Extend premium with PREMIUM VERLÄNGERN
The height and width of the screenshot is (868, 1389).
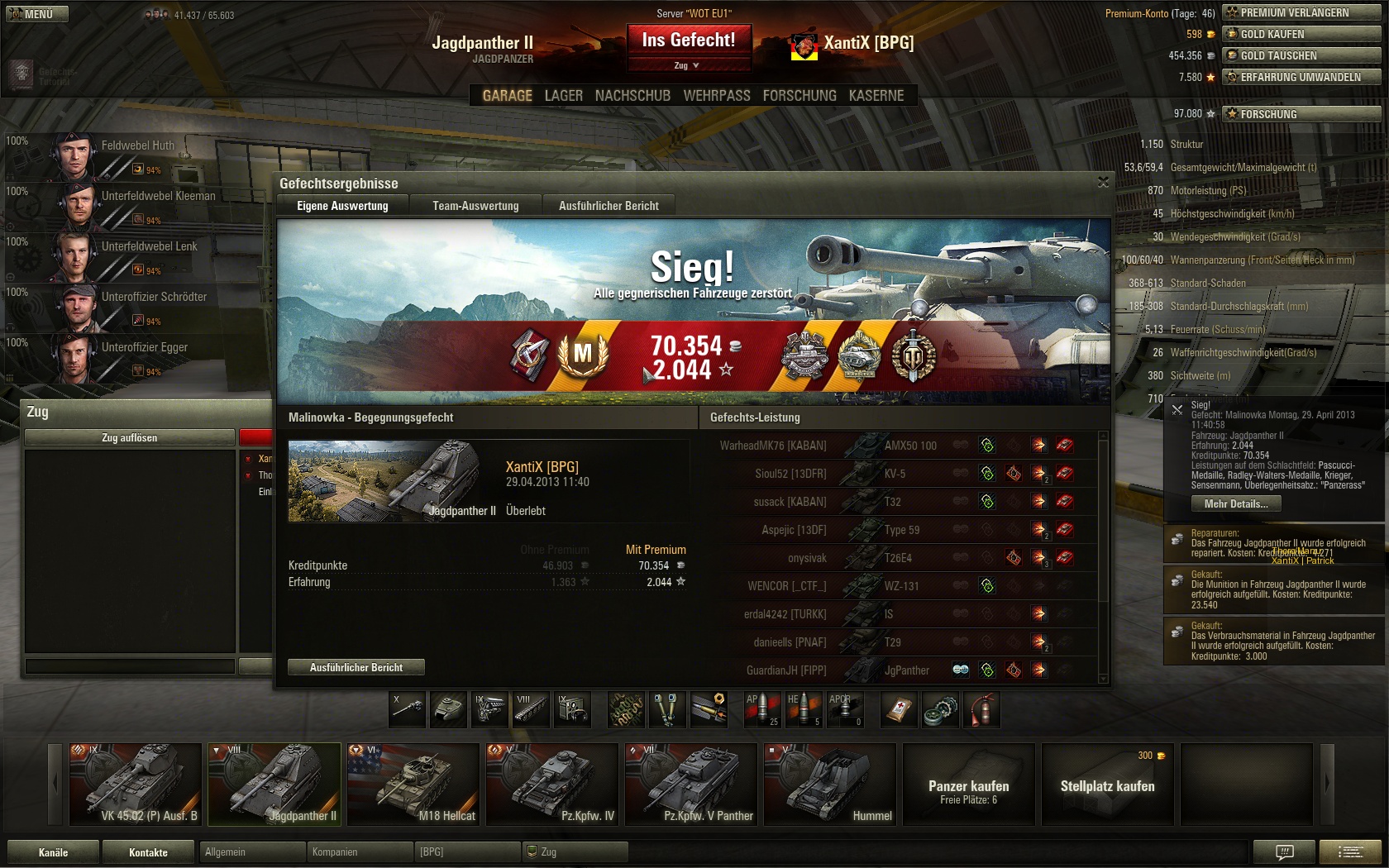1301,12
